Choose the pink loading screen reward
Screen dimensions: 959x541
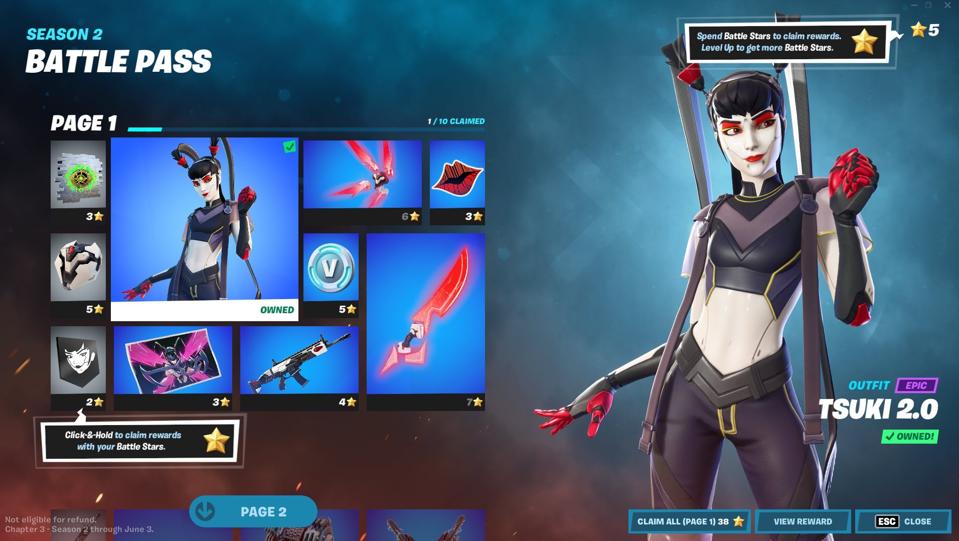tap(172, 360)
